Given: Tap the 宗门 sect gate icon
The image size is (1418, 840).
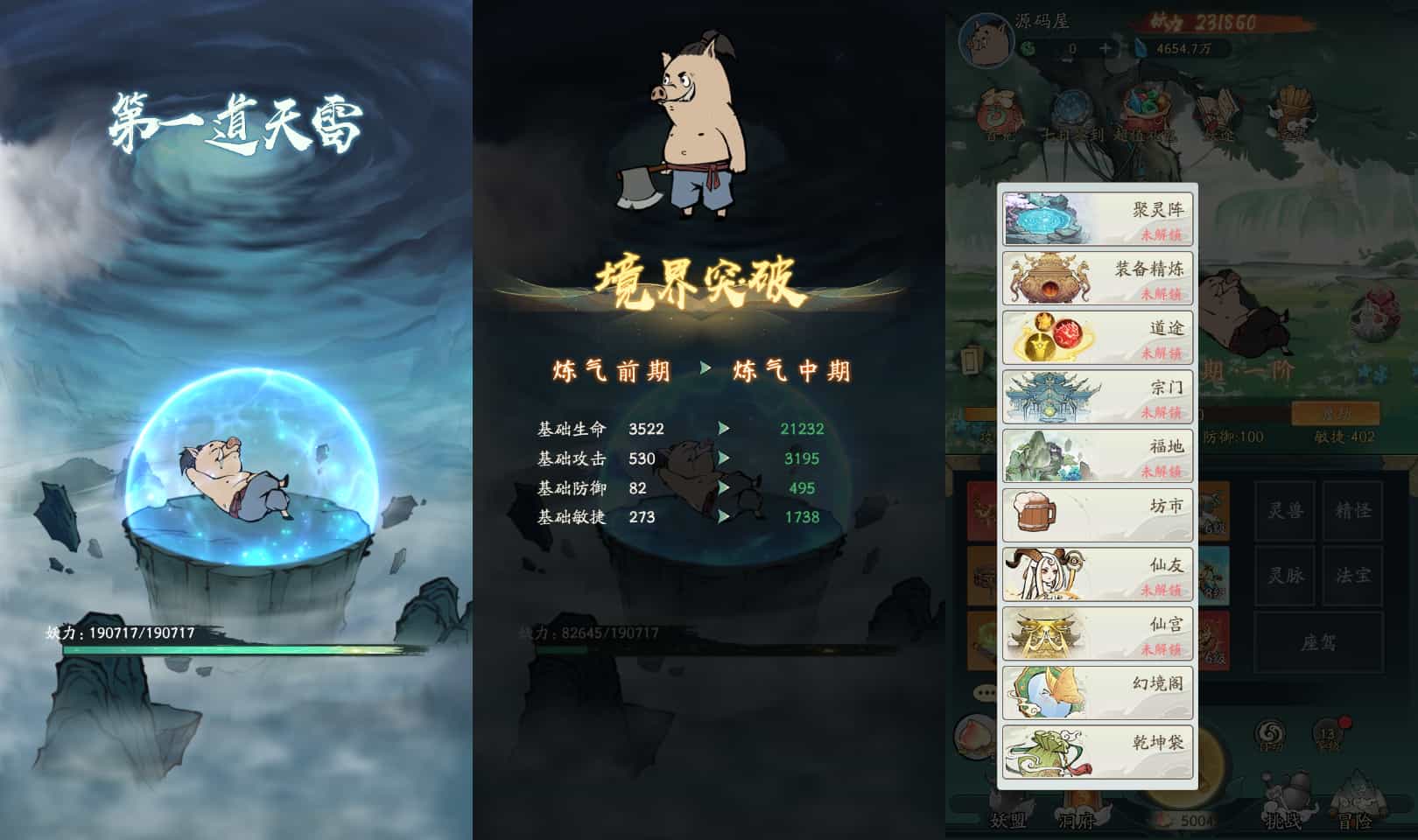Looking at the screenshot, I should tap(1046, 395).
